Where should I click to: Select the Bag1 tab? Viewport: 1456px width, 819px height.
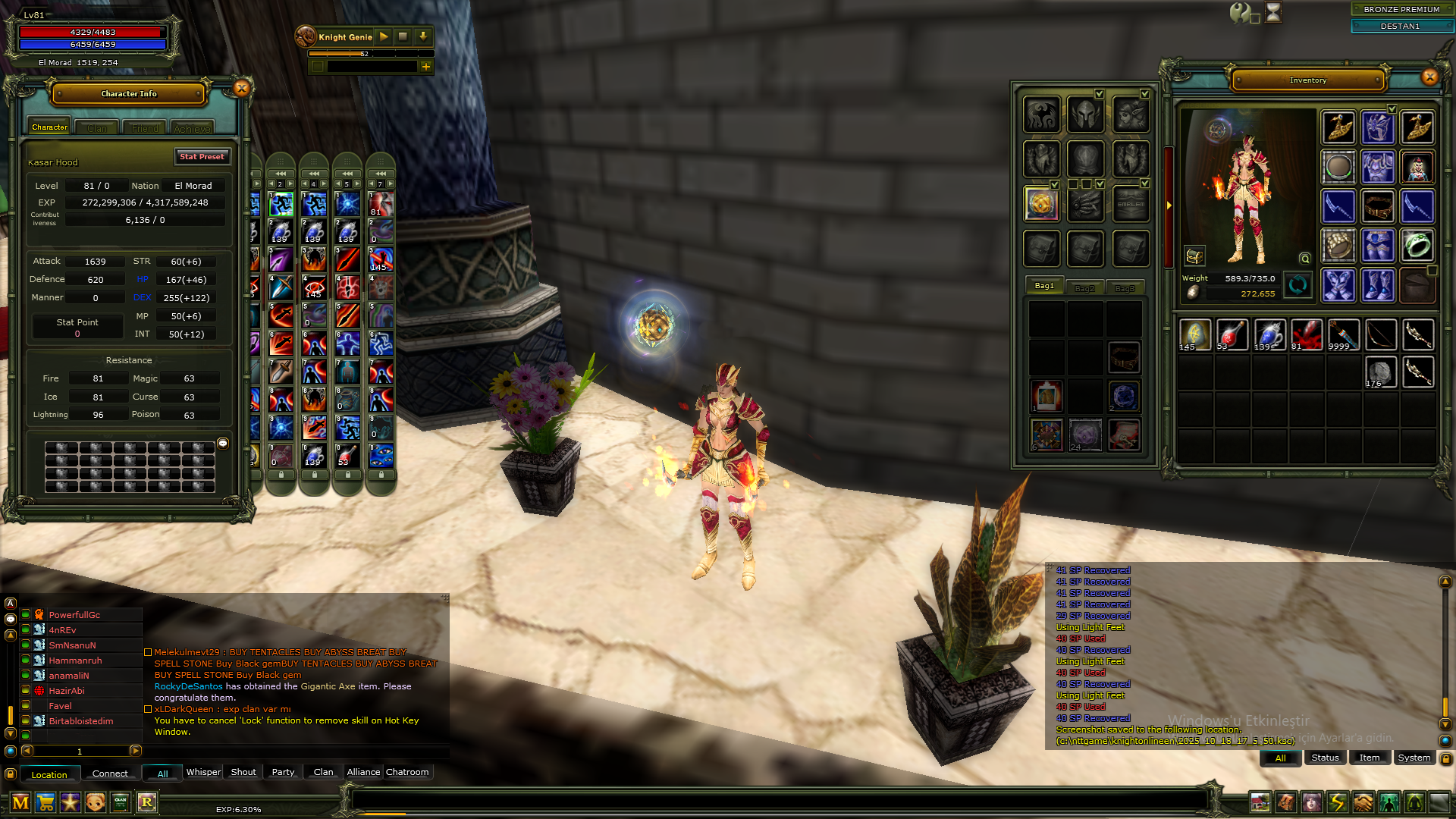tap(1044, 286)
